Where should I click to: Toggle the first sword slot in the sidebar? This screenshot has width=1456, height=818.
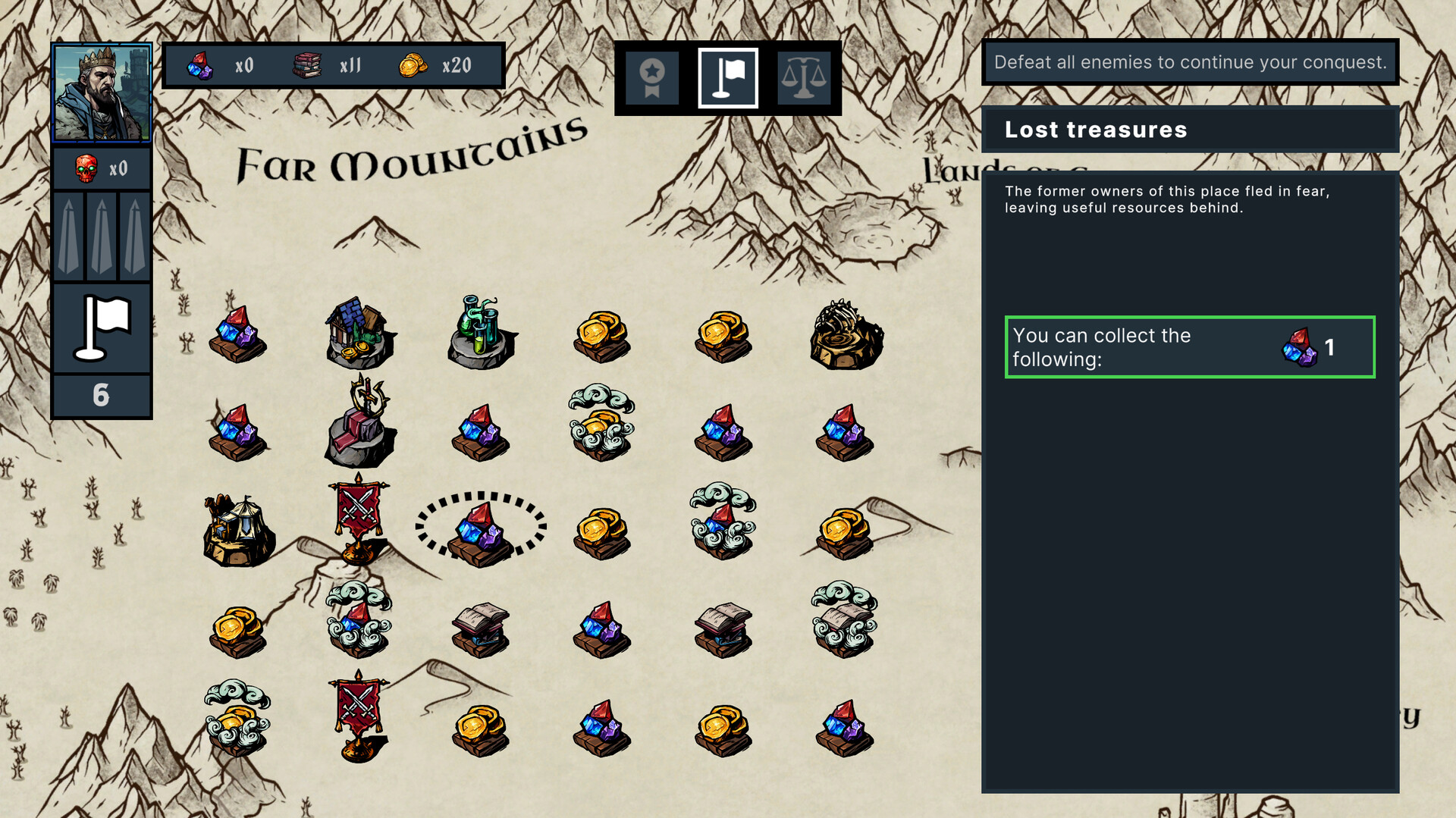(67, 235)
